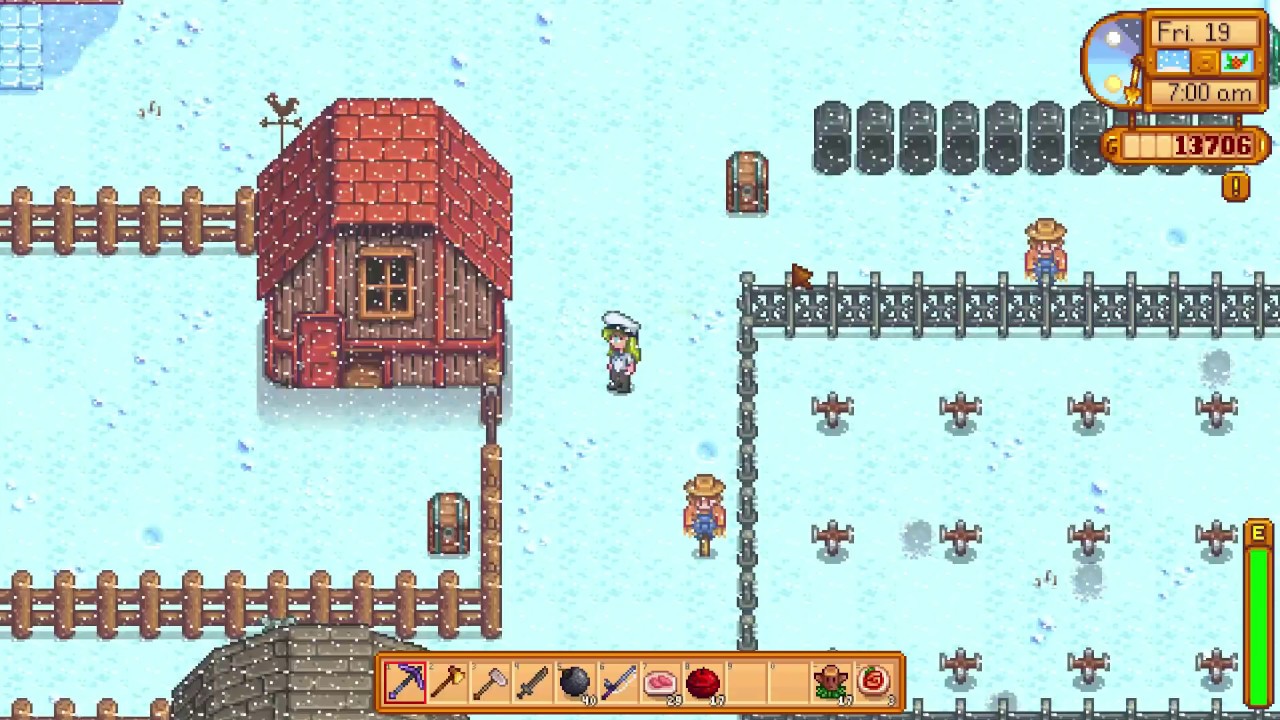Equip the dark sword from the hotbar
This screenshot has height=720, width=1280.
534,682
